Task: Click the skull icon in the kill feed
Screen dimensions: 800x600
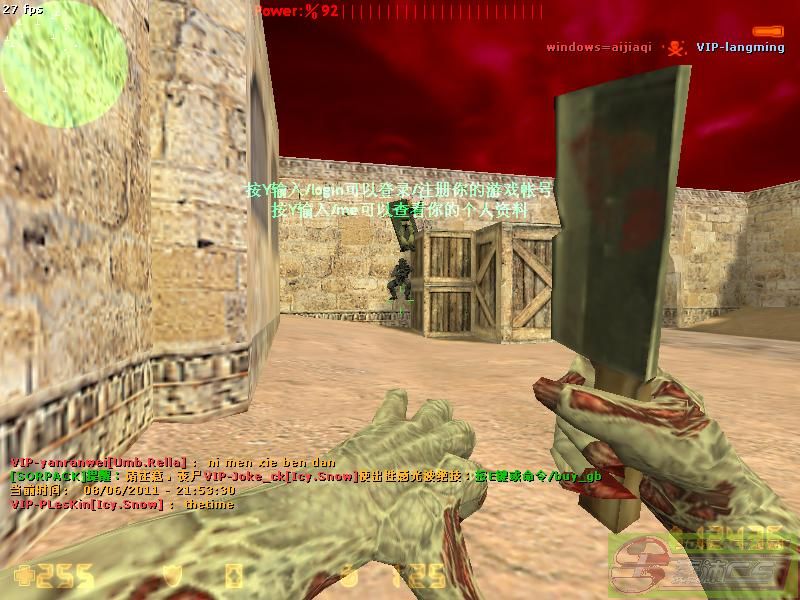Action: pos(676,47)
